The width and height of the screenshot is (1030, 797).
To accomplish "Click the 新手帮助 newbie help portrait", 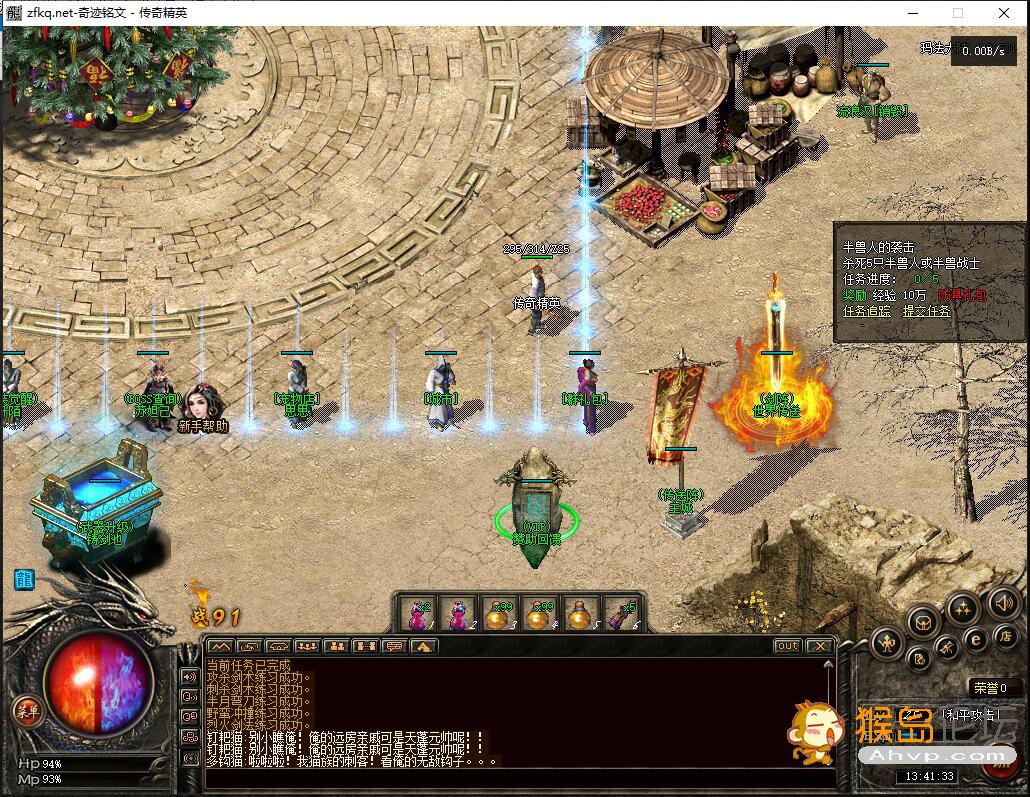I will point(204,406).
